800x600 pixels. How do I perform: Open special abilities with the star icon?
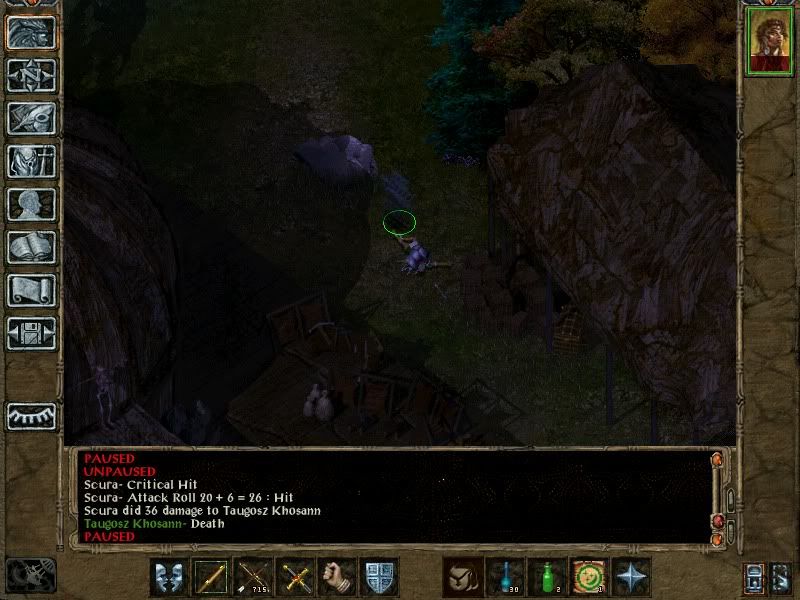(632, 576)
